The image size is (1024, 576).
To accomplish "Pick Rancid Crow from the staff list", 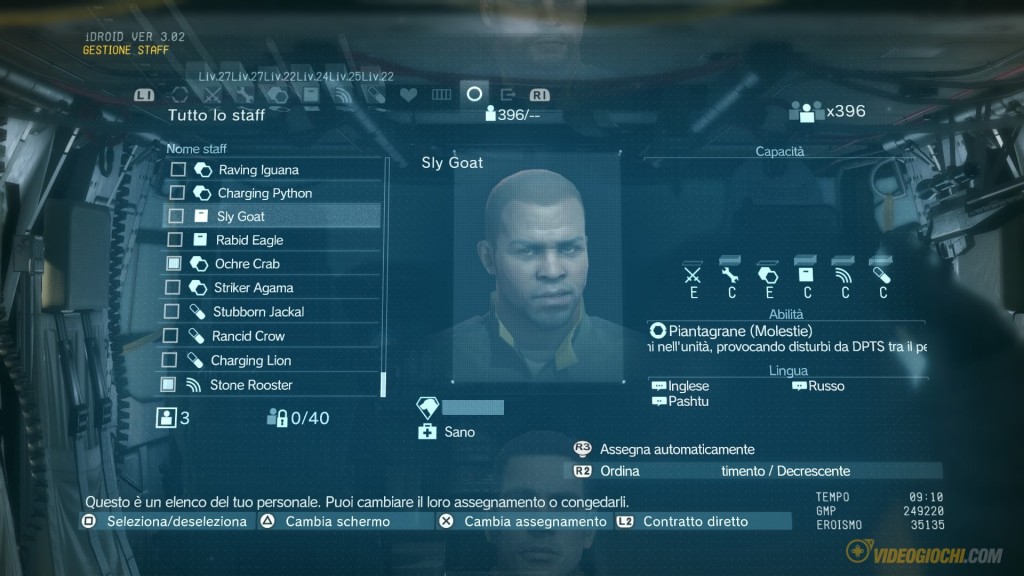I will click(248, 336).
